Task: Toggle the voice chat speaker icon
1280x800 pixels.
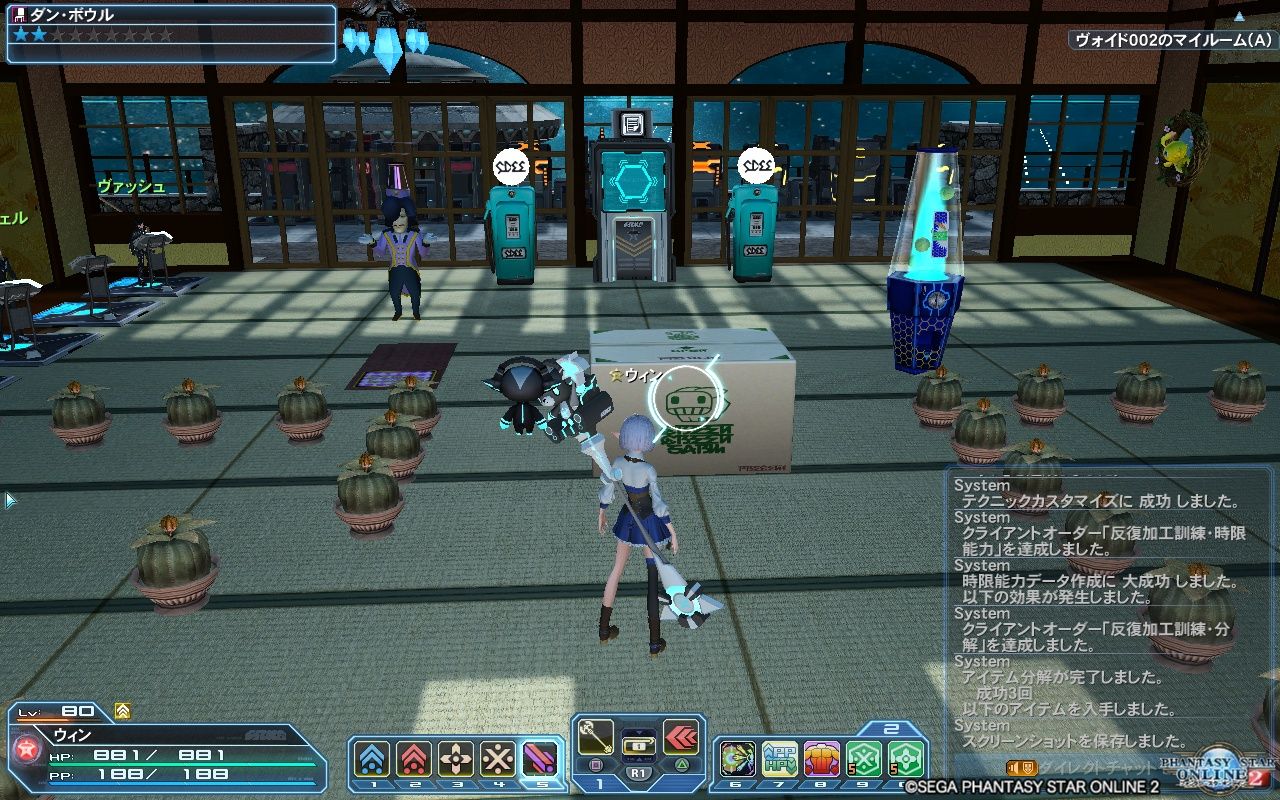Action: [1012, 766]
